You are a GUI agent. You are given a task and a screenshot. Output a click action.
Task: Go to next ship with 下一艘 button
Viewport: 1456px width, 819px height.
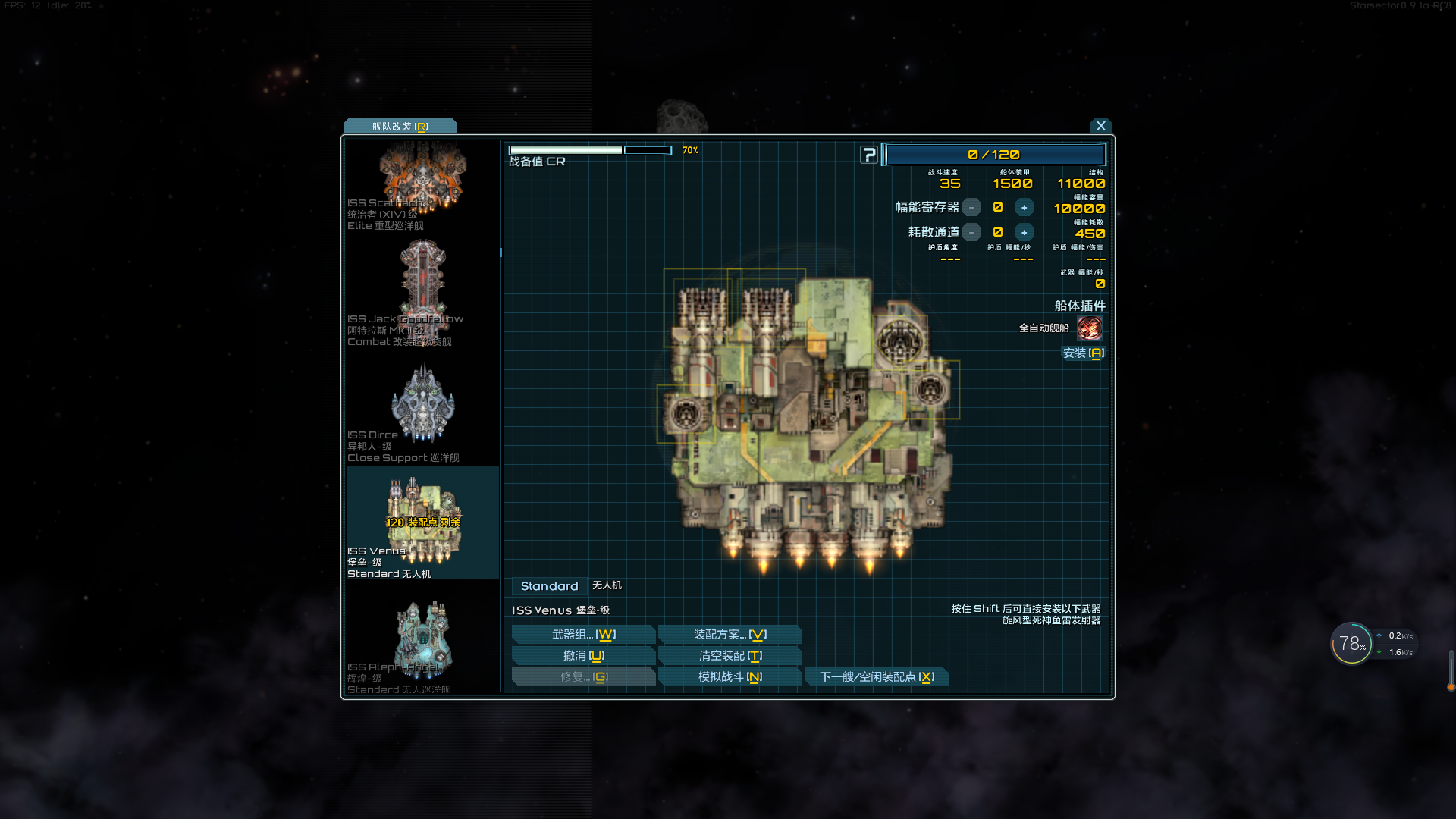(877, 677)
